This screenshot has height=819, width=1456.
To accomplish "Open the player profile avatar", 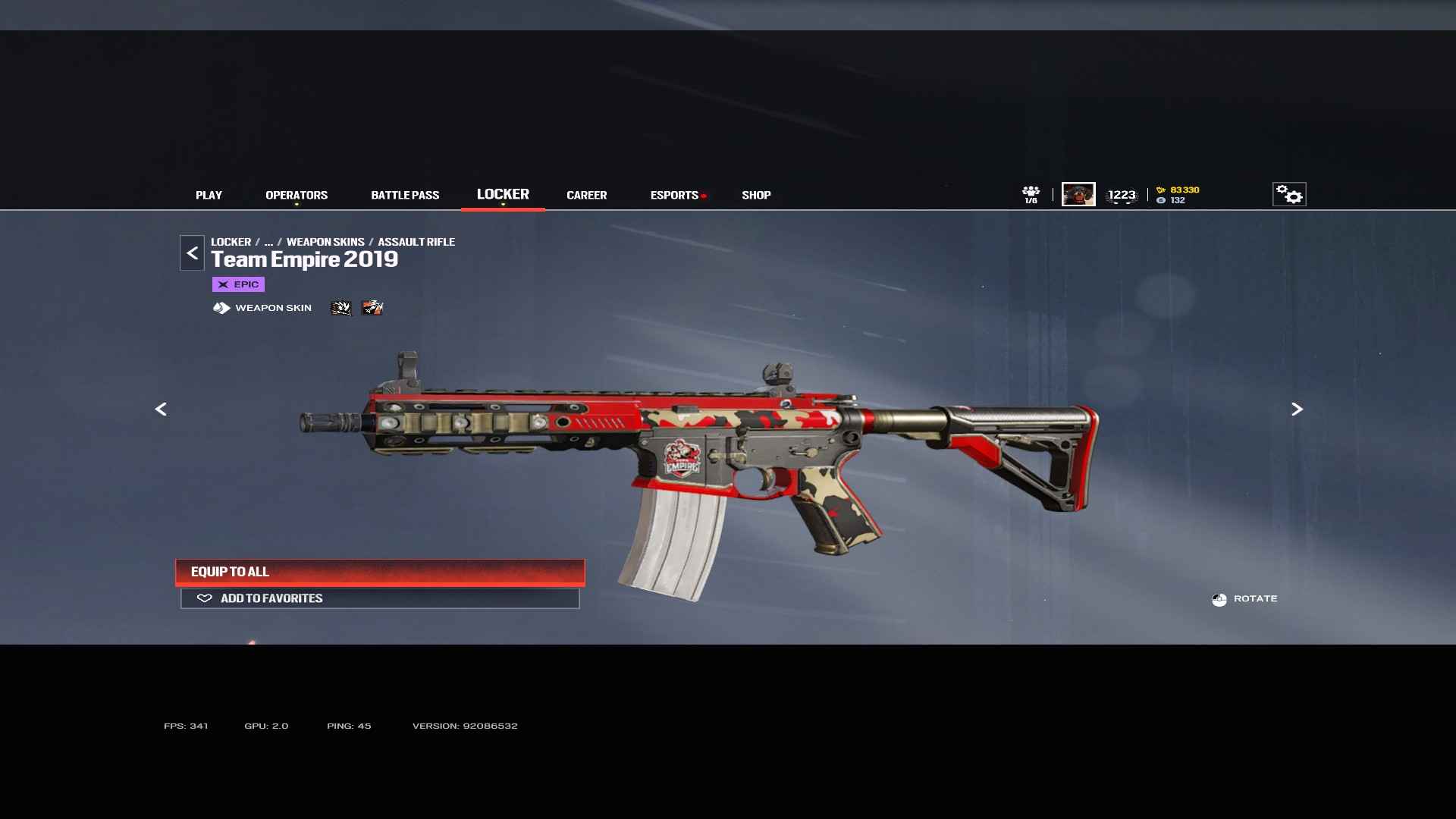I will 1078,195.
